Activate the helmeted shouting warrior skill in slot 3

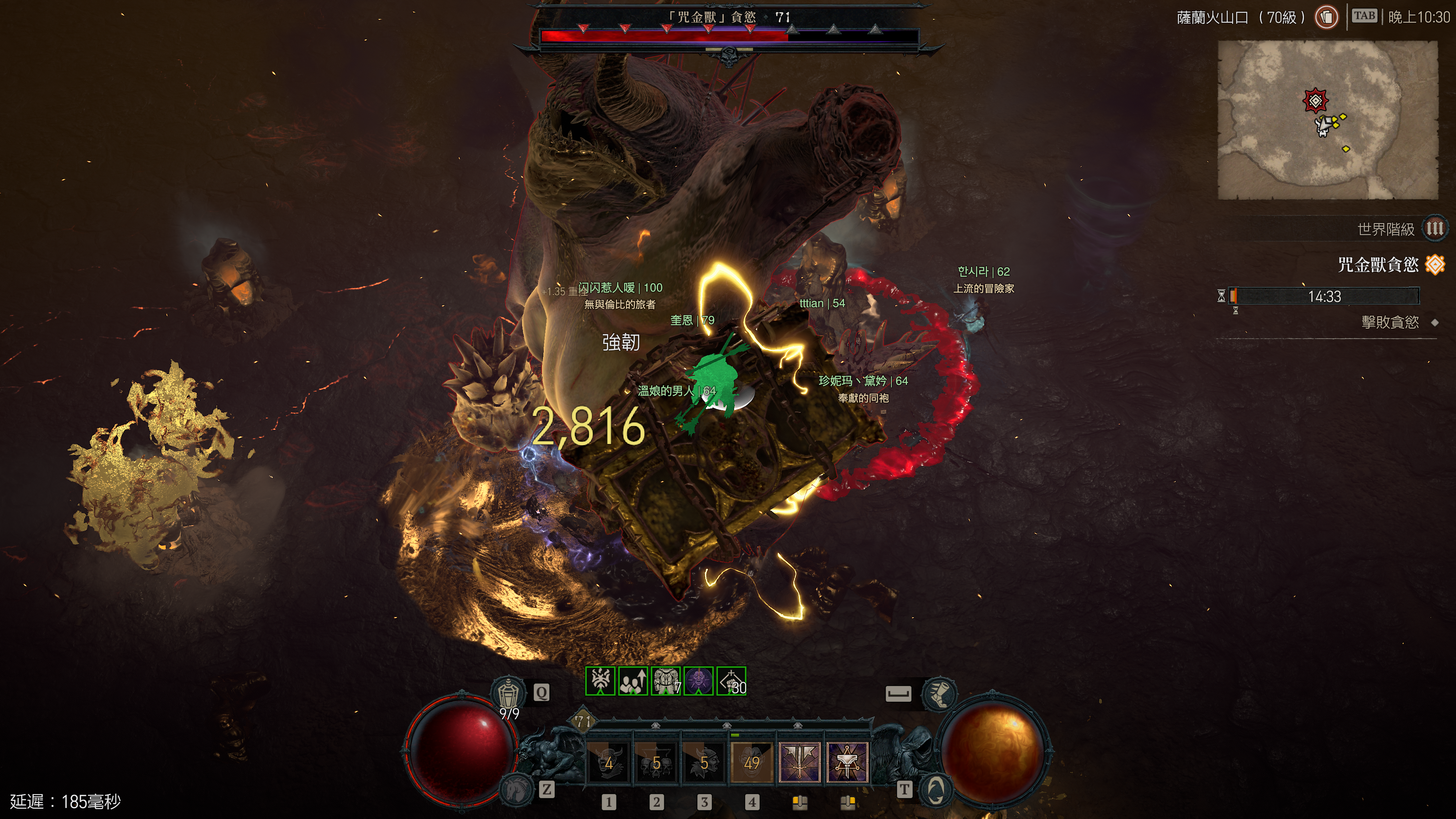tap(704, 762)
